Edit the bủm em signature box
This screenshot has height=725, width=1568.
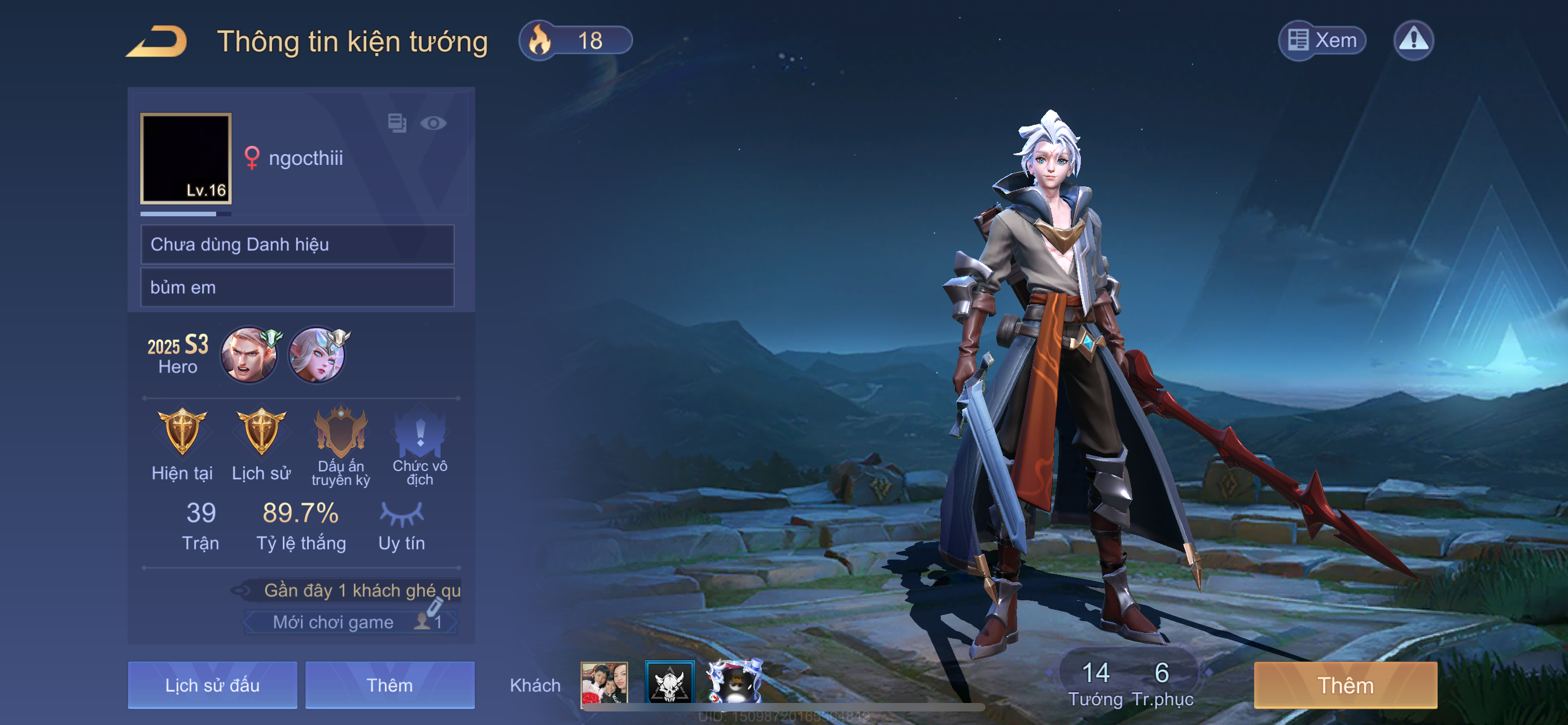coord(297,287)
